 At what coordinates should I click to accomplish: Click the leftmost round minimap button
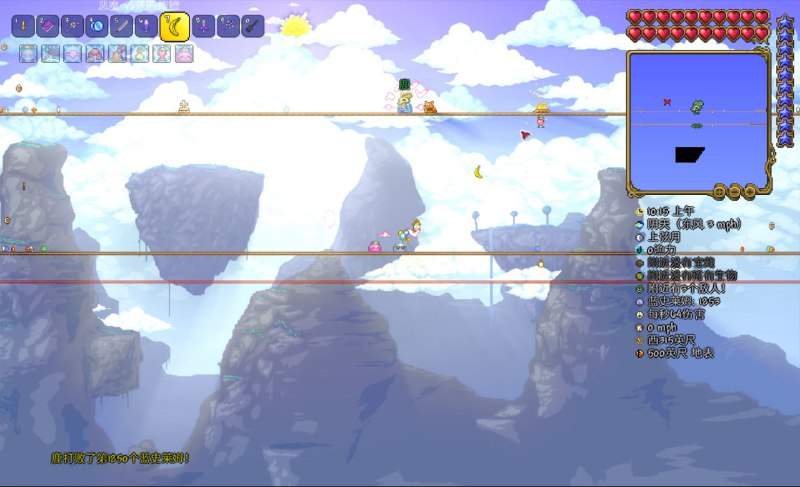coord(720,191)
